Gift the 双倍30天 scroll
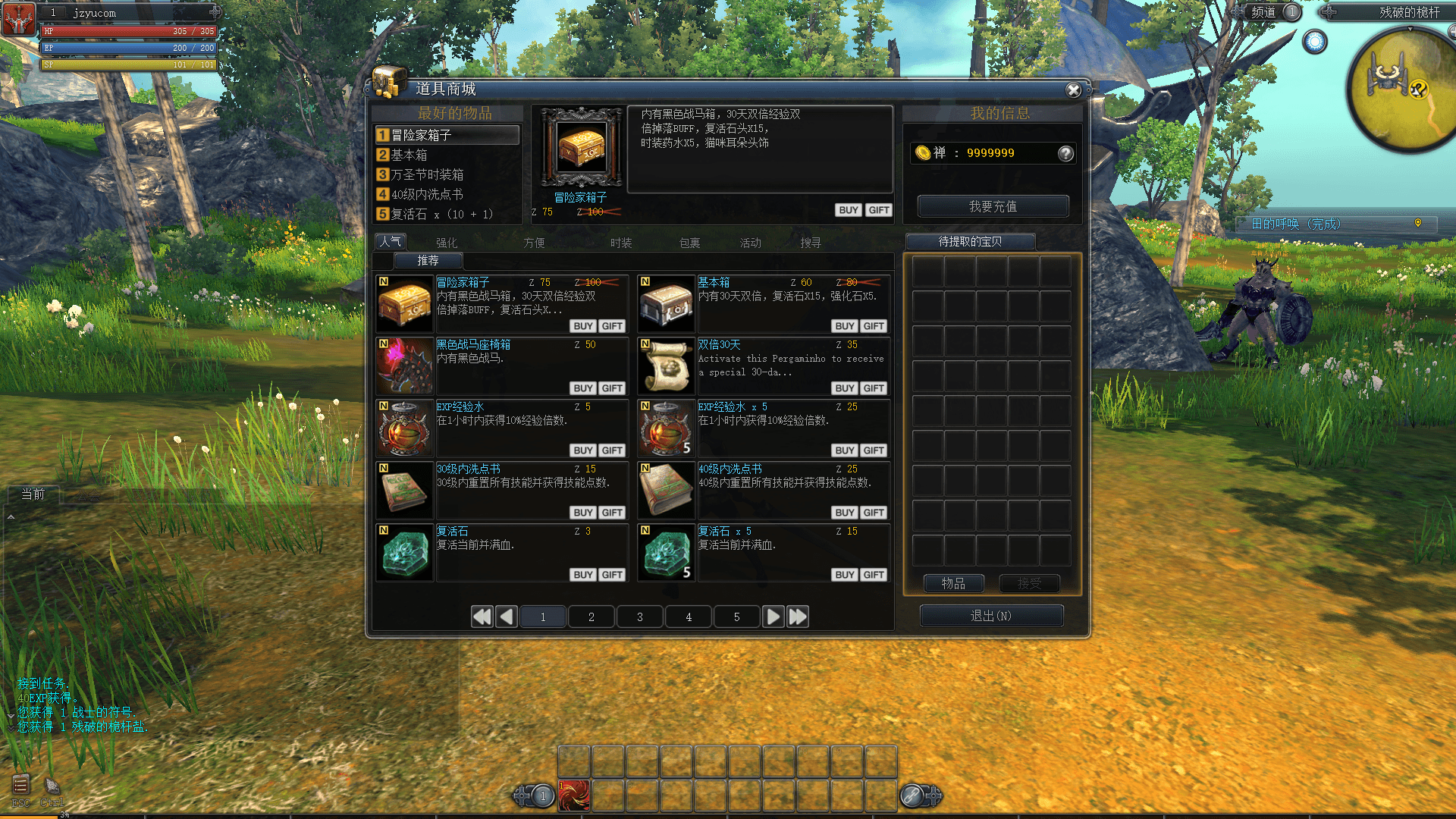The width and height of the screenshot is (1456, 819). click(x=874, y=388)
